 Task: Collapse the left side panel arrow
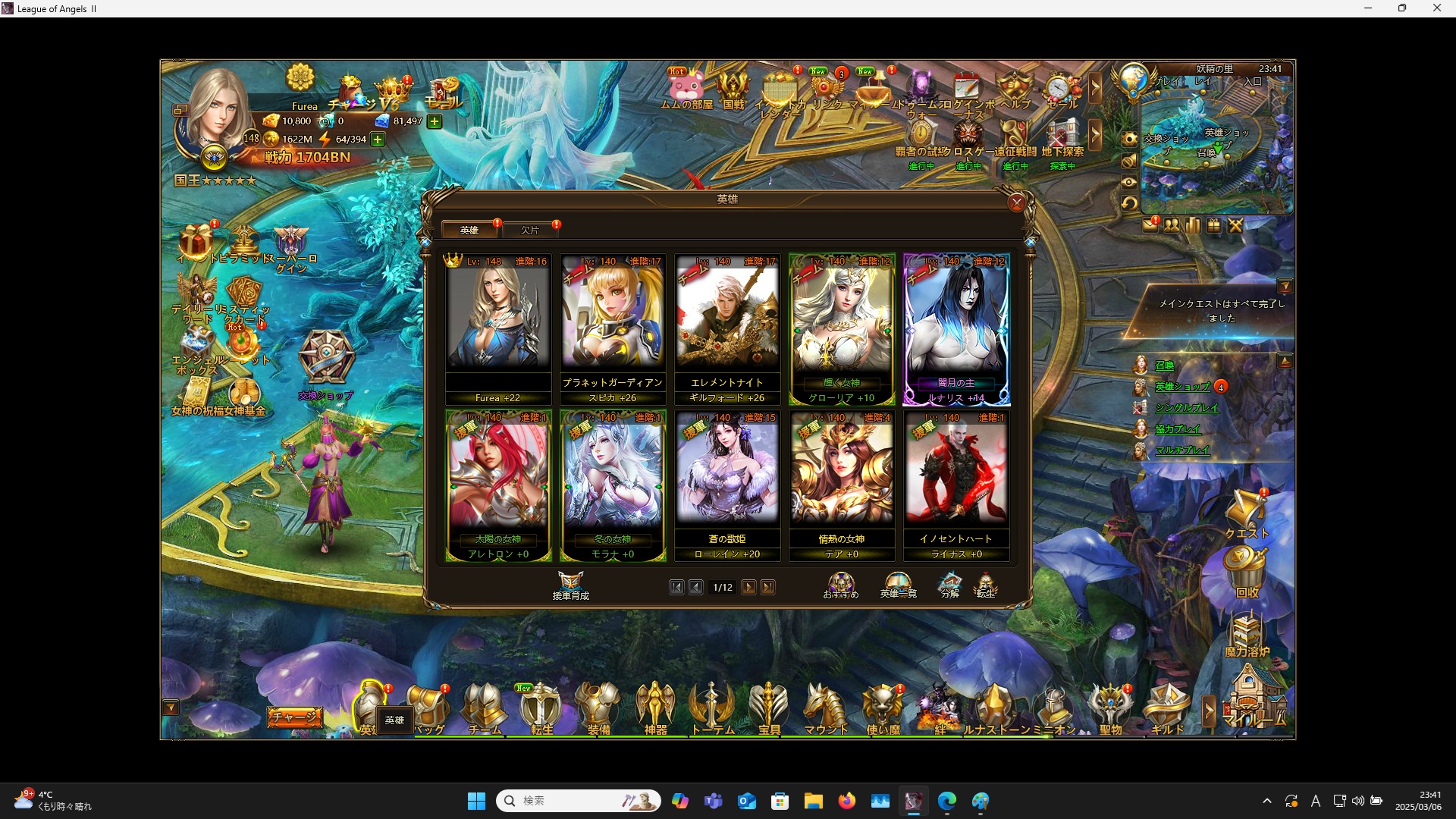pyautogui.click(x=171, y=707)
